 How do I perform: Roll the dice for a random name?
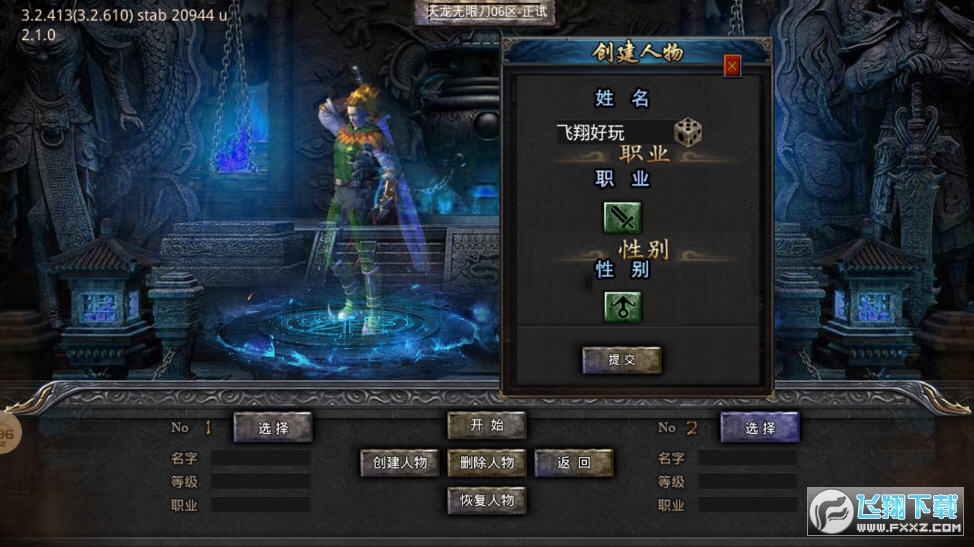(688, 132)
